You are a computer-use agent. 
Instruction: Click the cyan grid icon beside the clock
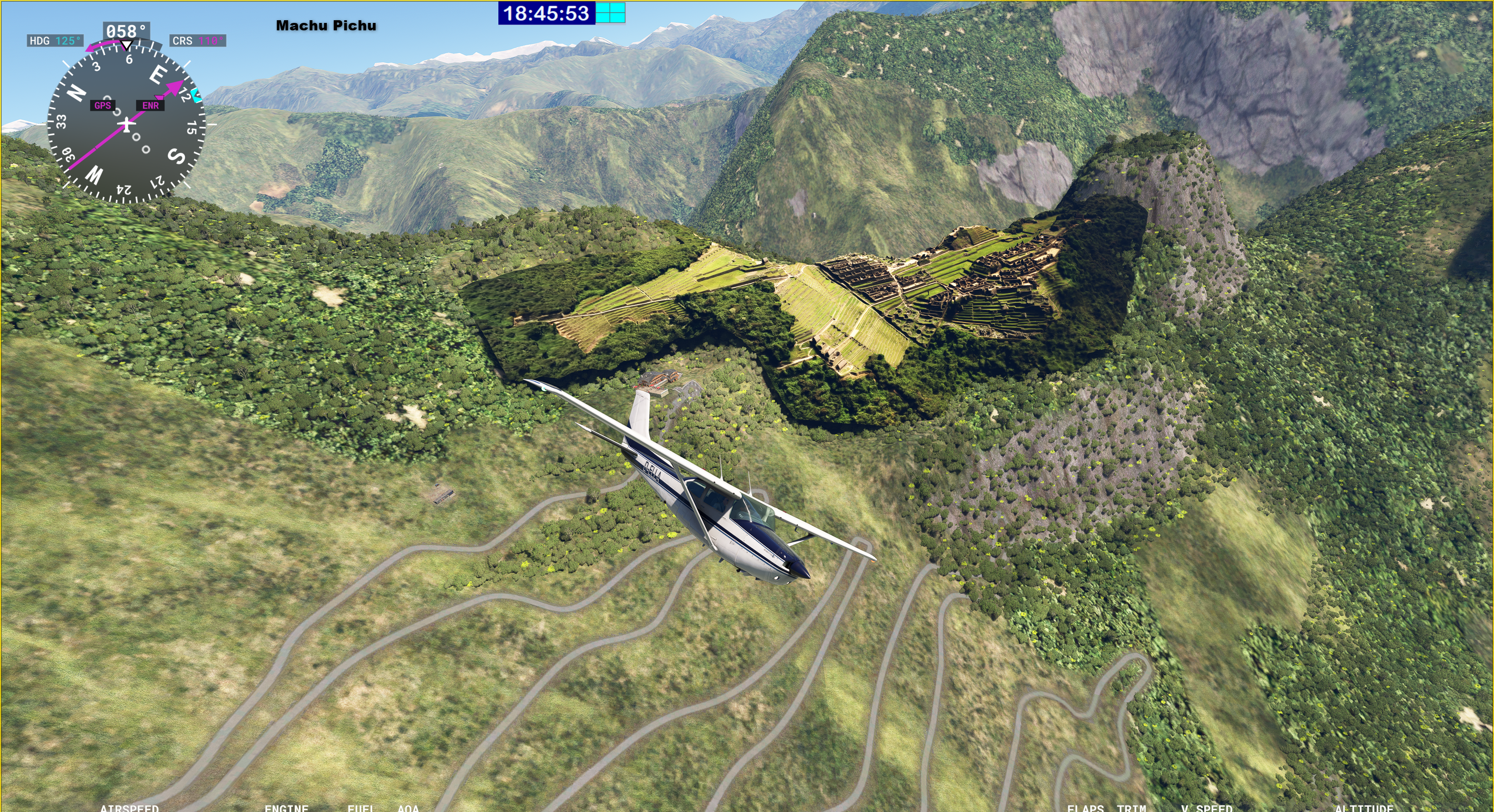coord(611,13)
